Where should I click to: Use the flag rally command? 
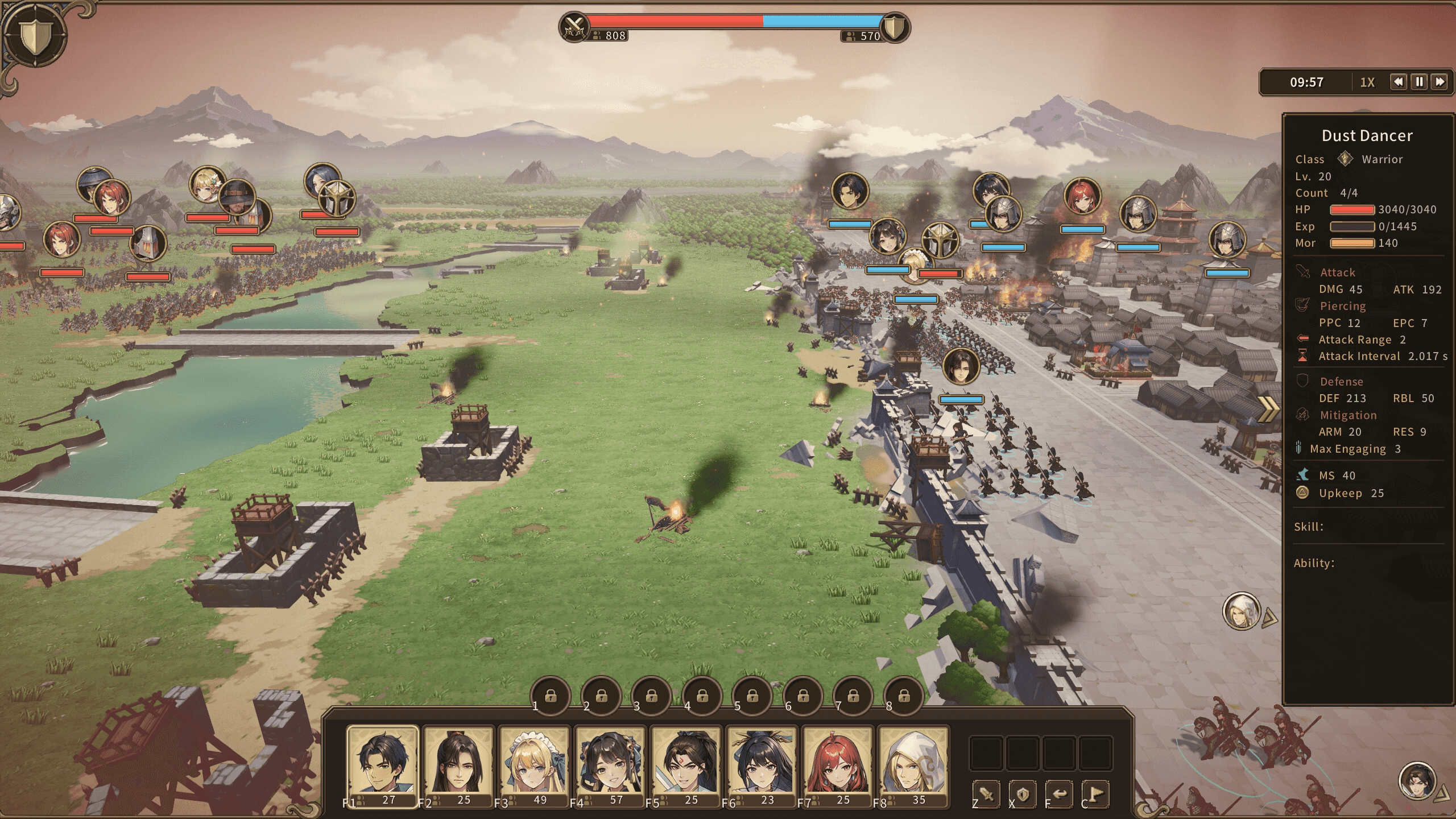(x=1095, y=794)
